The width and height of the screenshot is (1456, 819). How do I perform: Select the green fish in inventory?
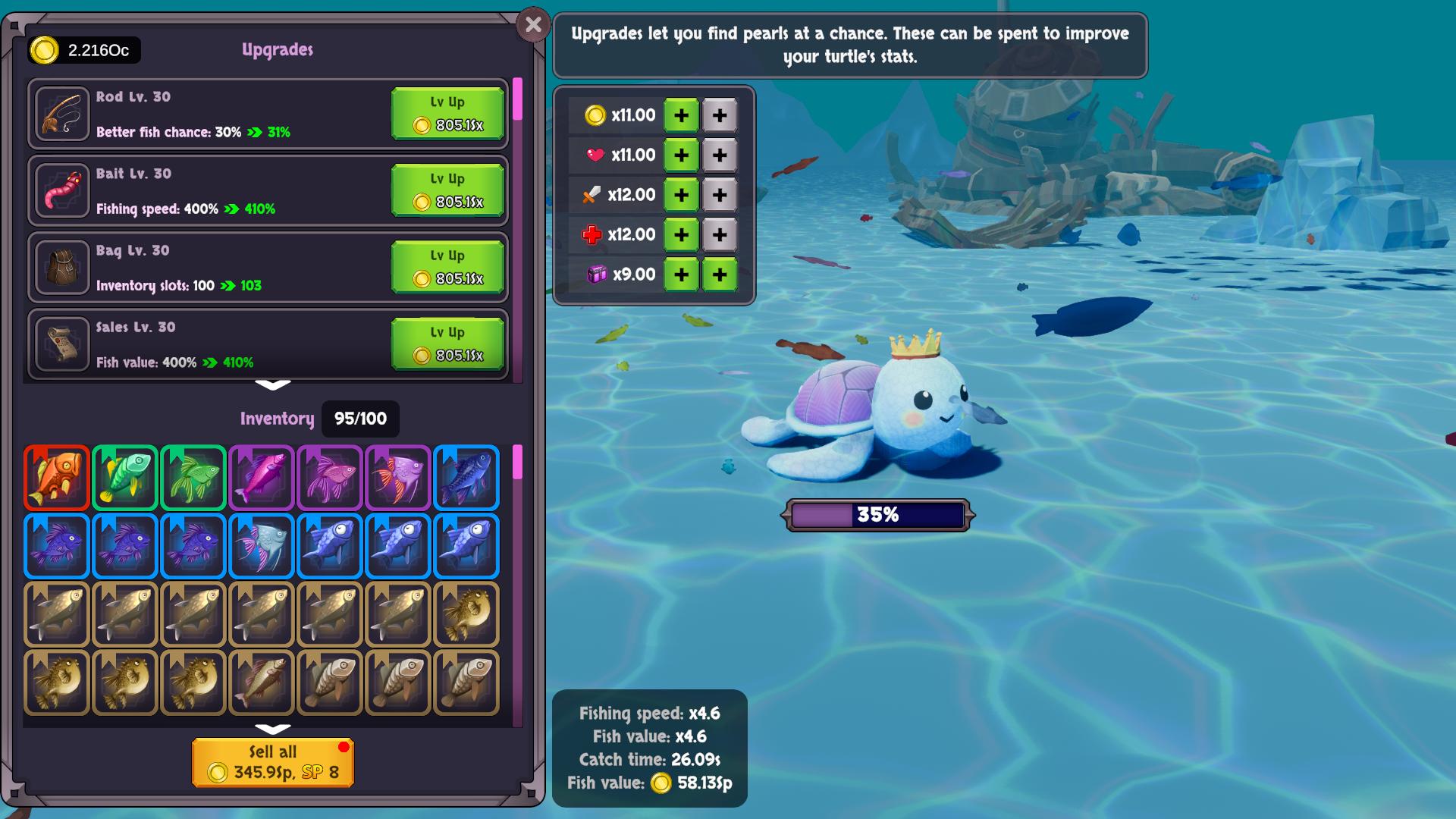pos(124,478)
